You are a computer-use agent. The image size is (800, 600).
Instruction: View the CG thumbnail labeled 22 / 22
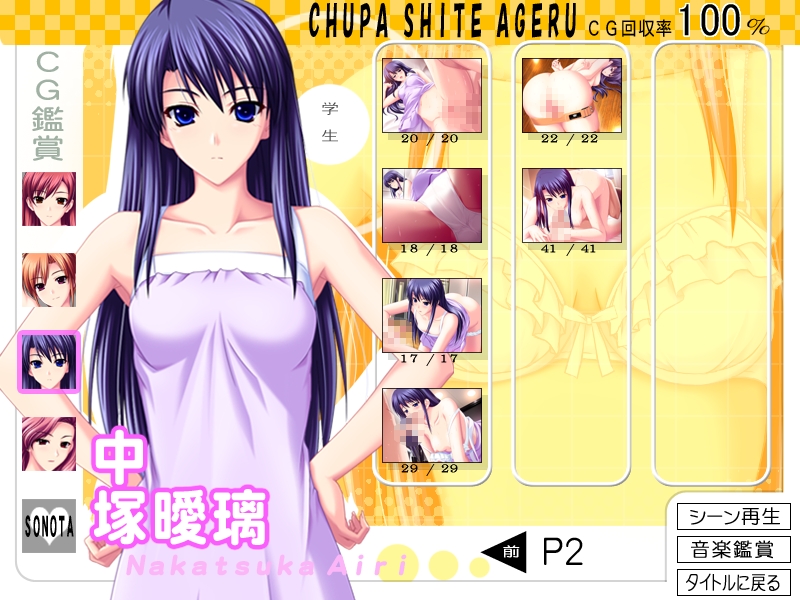tap(572, 95)
